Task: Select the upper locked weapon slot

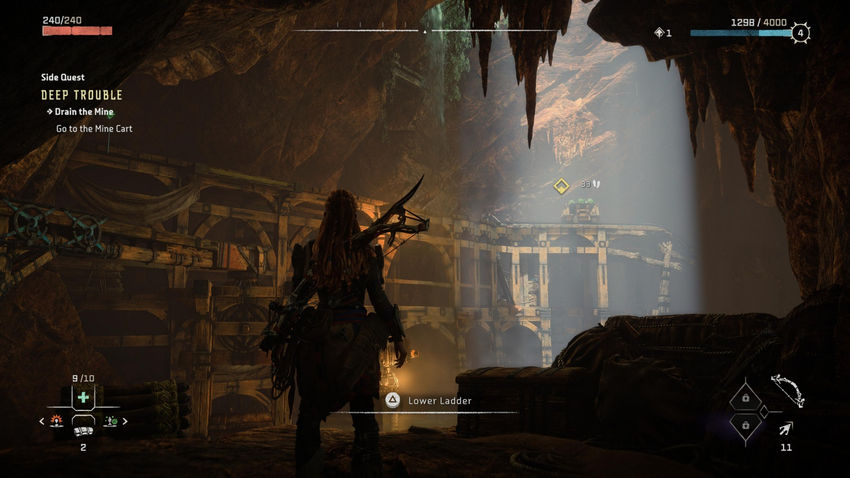Action: [745, 398]
